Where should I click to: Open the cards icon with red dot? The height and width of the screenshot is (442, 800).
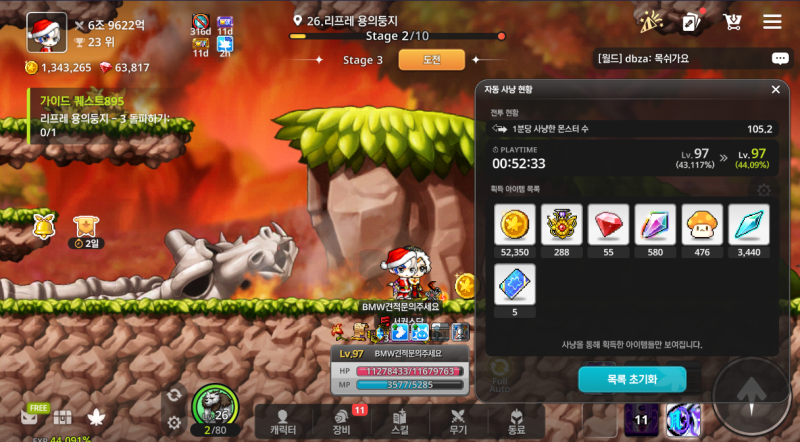(x=692, y=22)
